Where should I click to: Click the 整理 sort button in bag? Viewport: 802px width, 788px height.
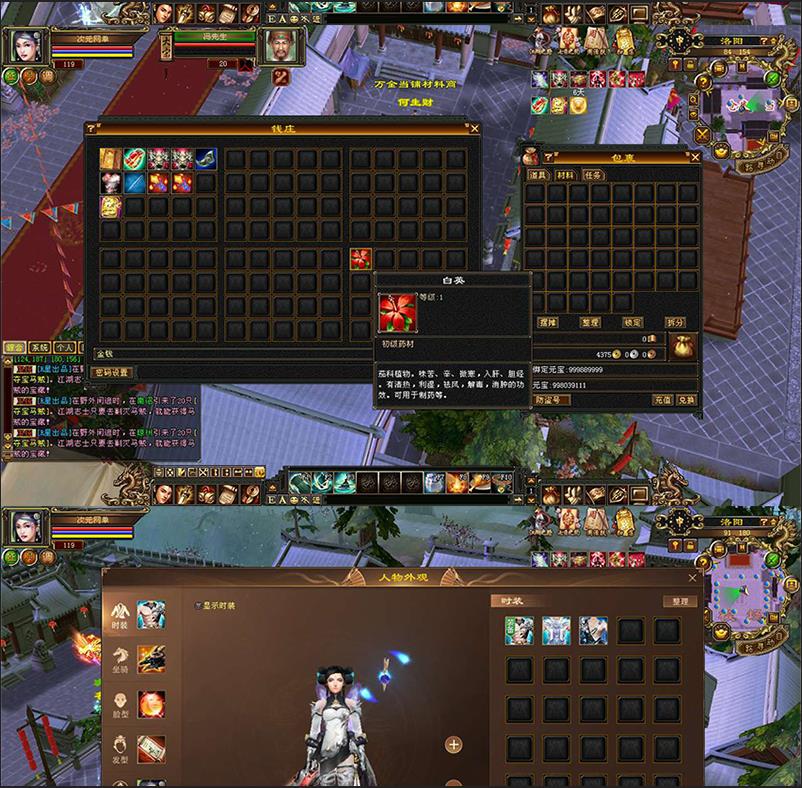(x=590, y=323)
